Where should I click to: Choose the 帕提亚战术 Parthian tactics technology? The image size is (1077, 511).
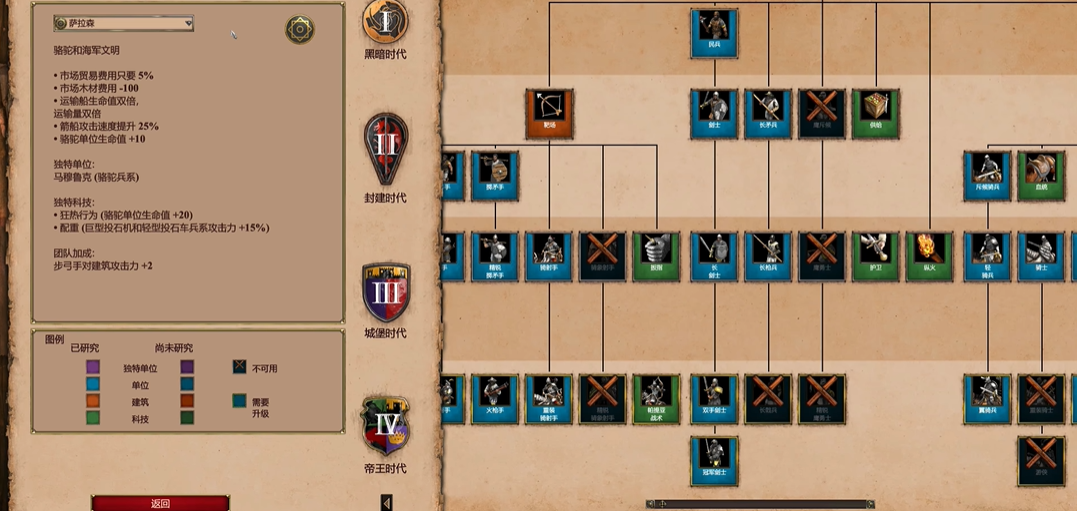(x=657, y=399)
